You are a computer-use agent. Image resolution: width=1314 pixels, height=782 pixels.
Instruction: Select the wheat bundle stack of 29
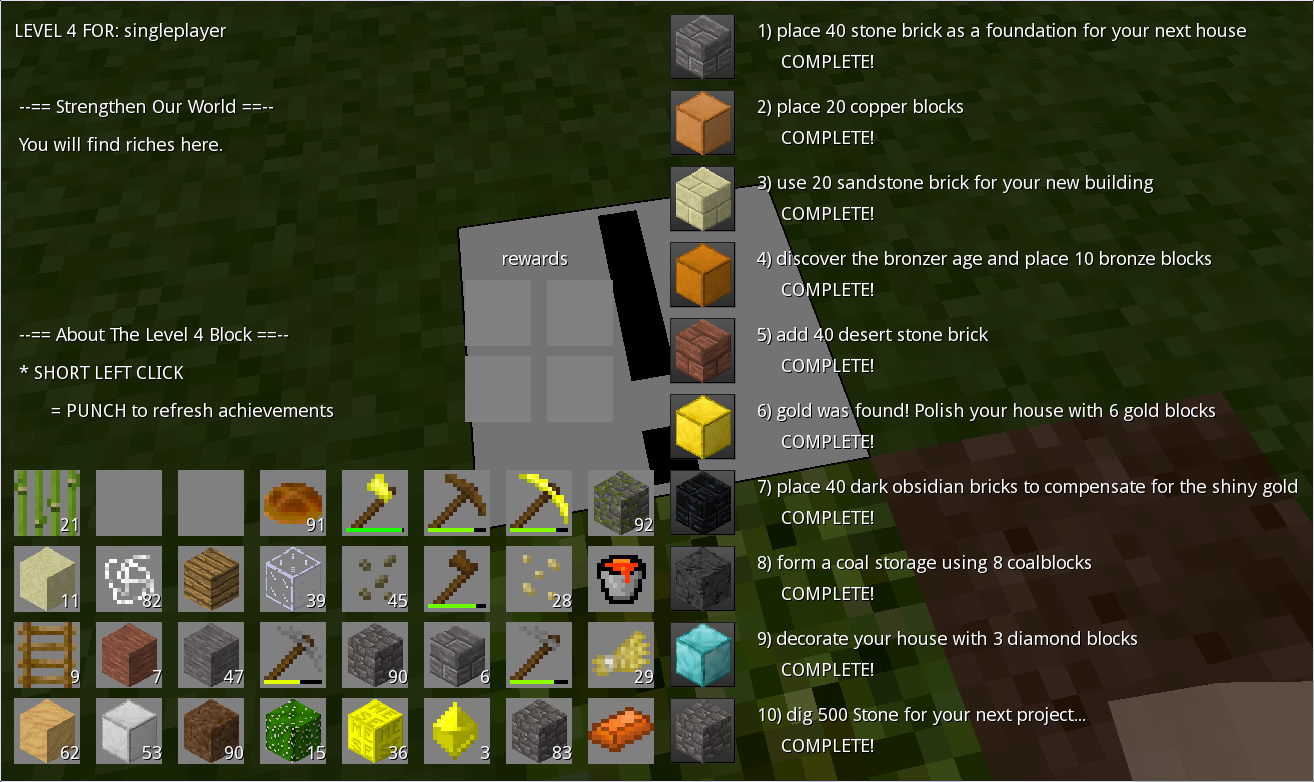click(x=621, y=655)
